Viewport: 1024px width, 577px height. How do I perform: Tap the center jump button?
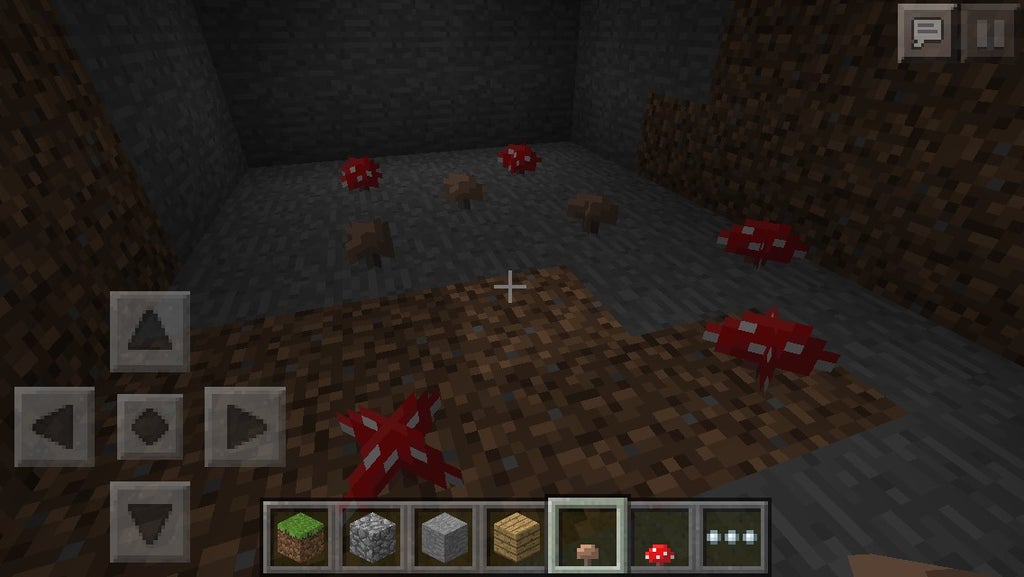150,427
